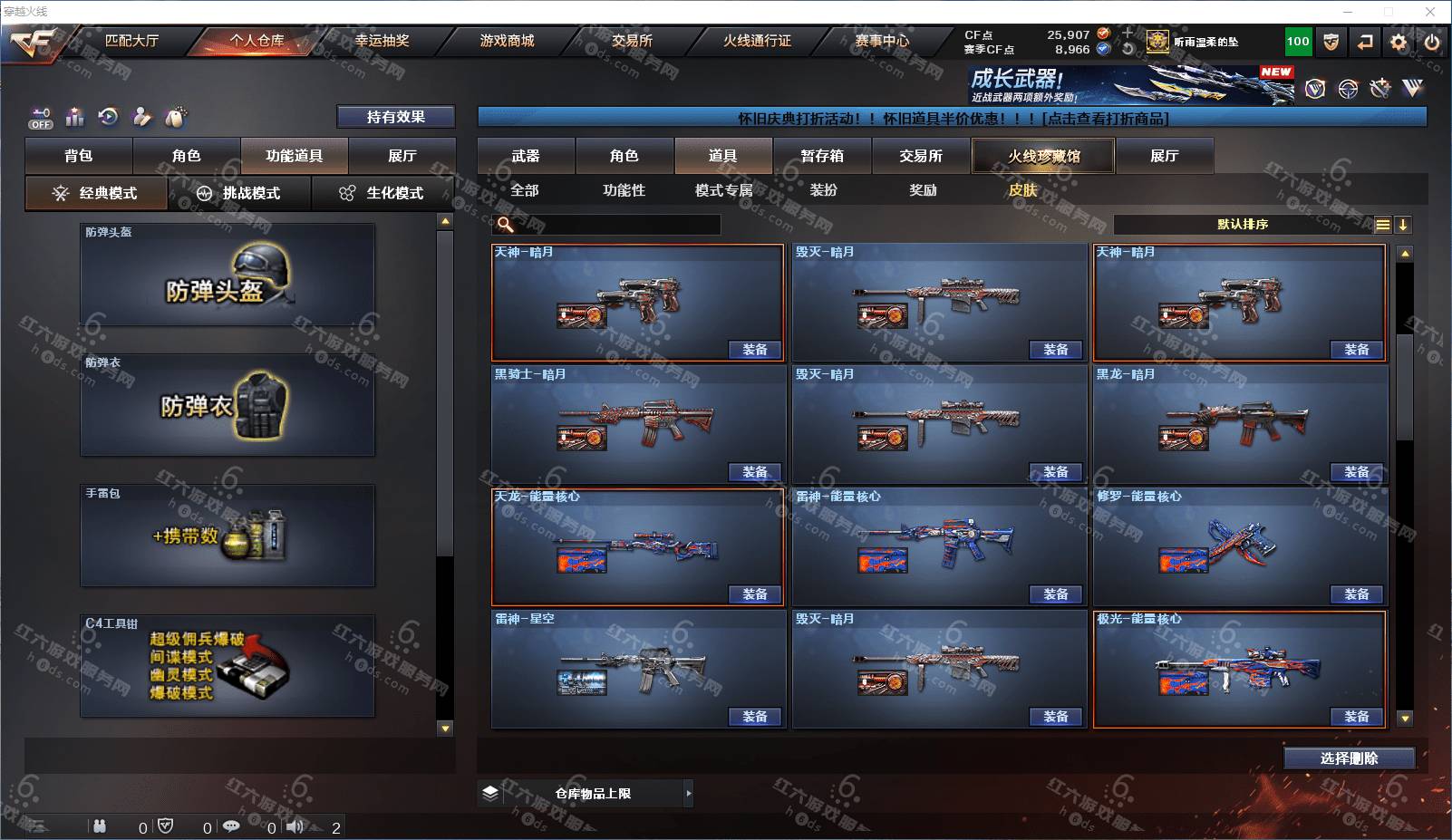This screenshot has width=1452, height=840.
Task: Open the 幸运抽奖 lucky draw page
Action: pyautogui.click(x=382, y=41)
